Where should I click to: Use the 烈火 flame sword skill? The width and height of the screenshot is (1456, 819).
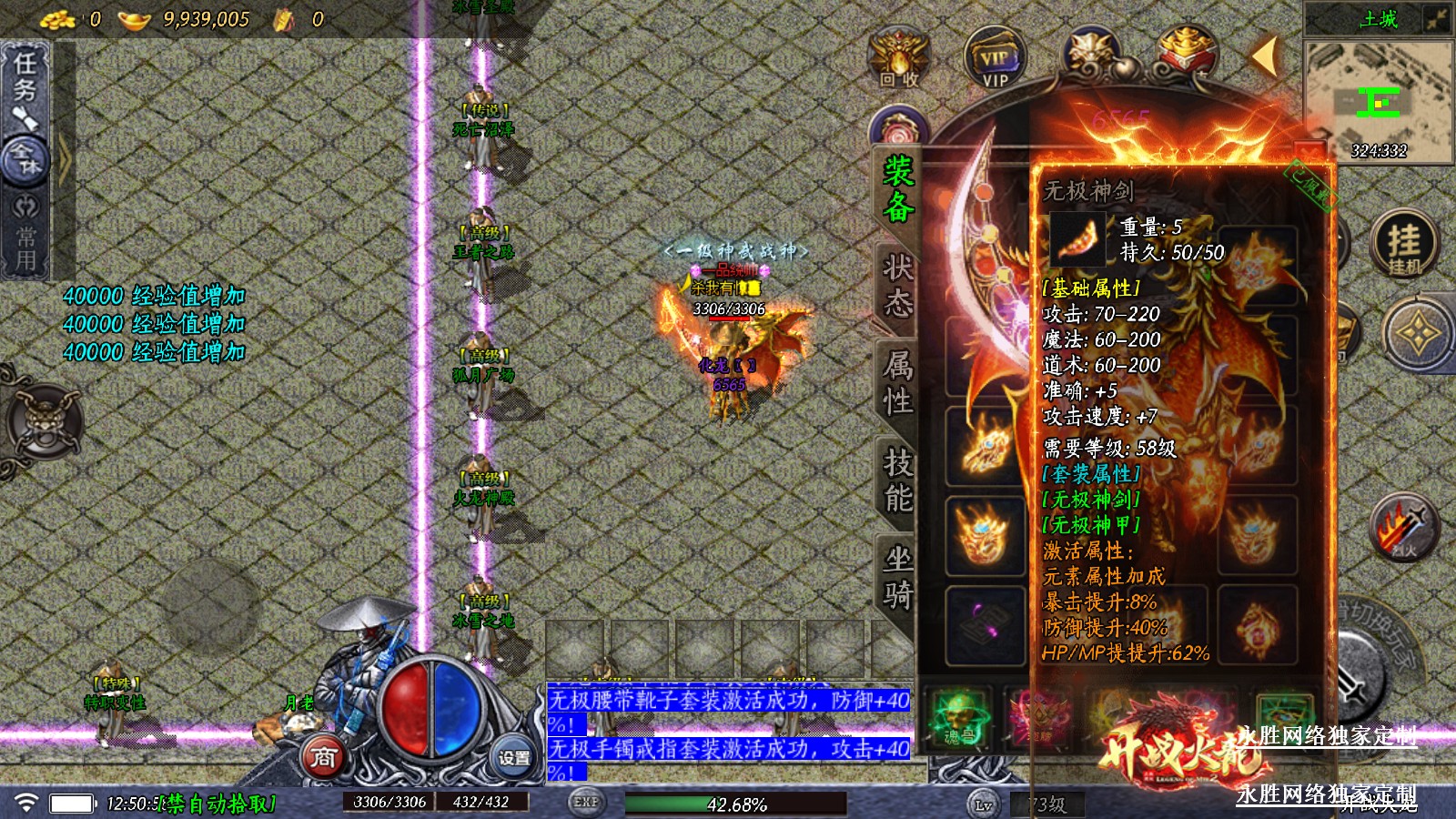1404,528
